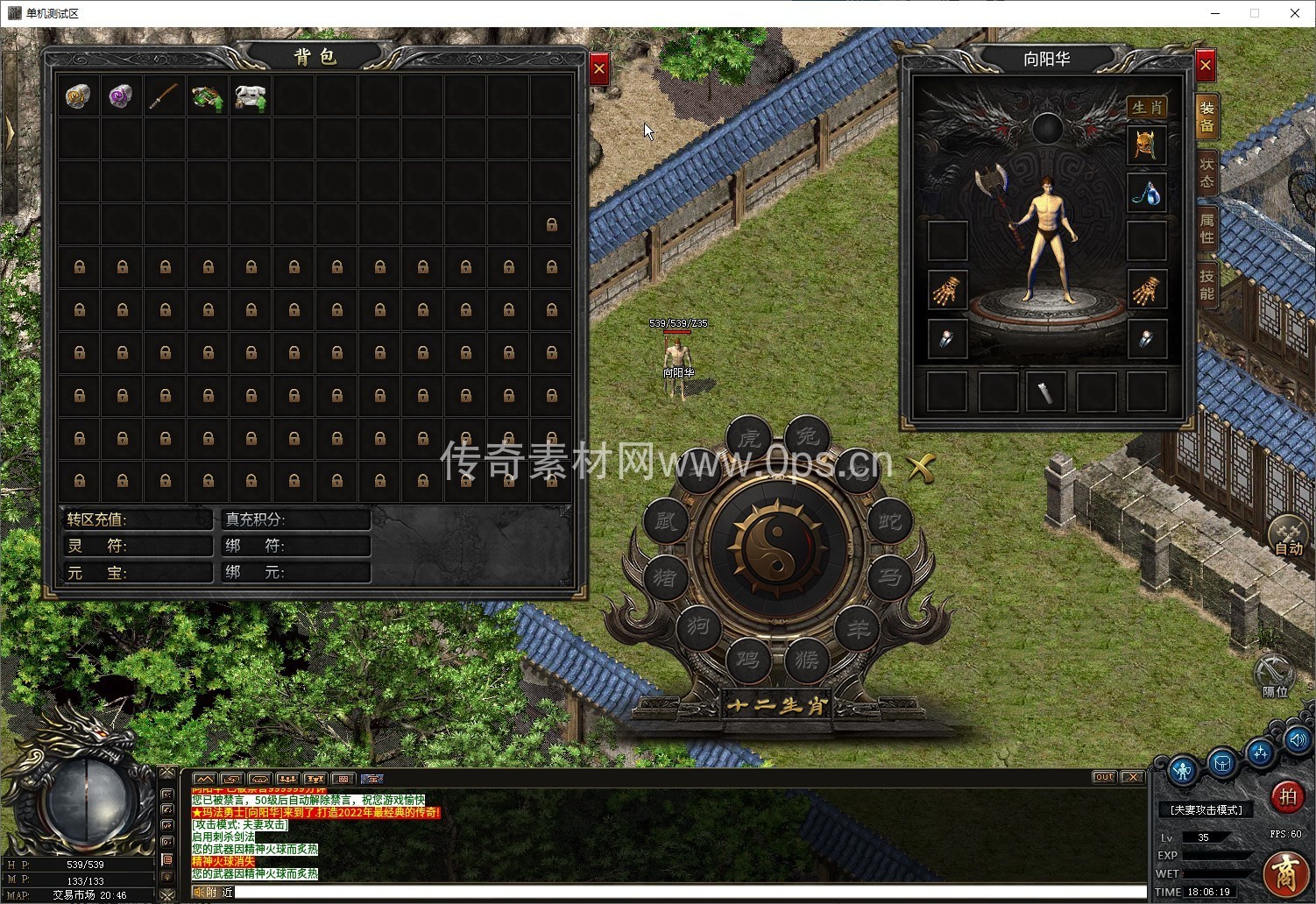Select the wooden sword item in the backpack

[164, 96]
